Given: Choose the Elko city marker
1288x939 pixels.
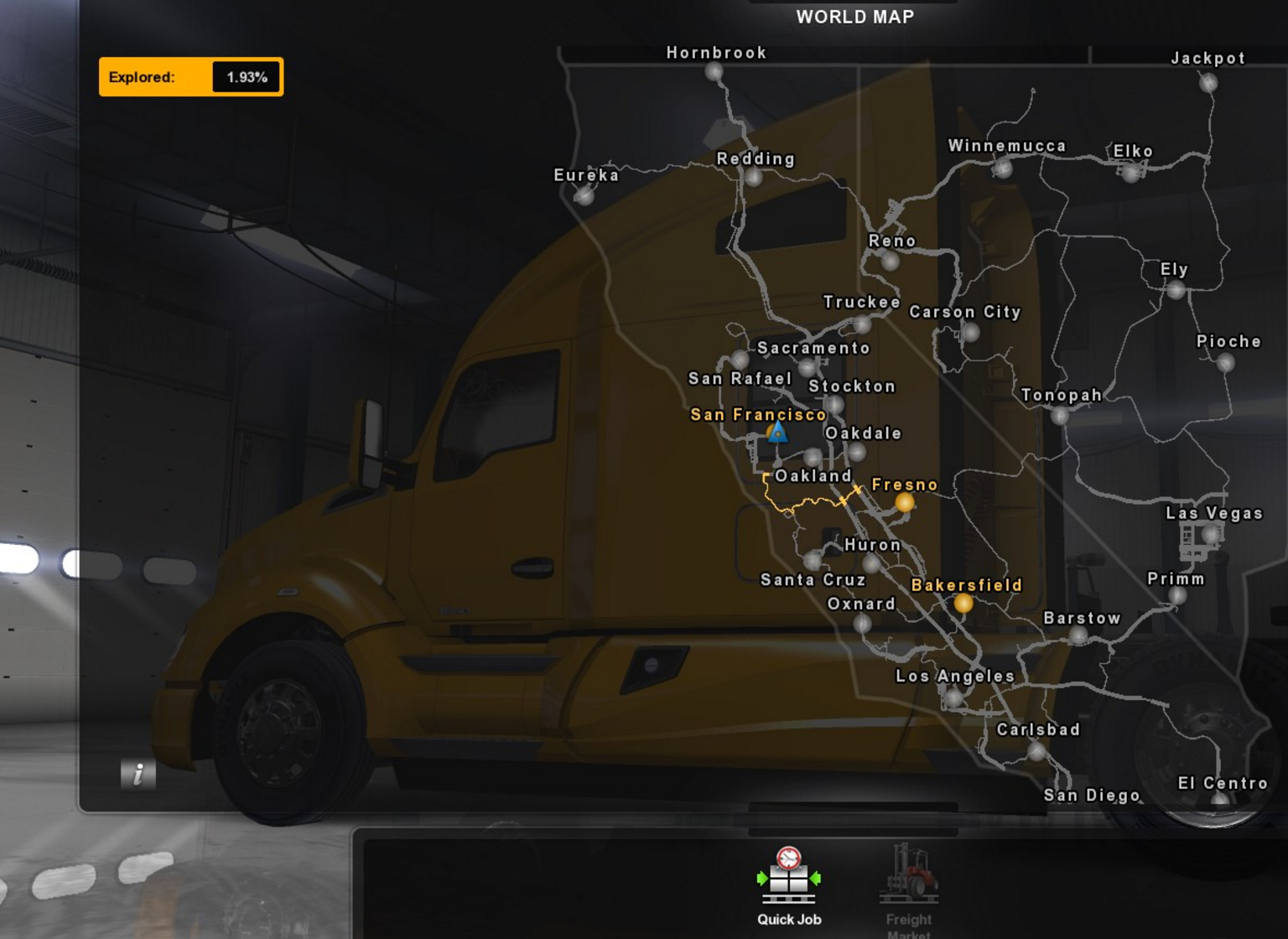Looking at the screenshot, I should click(1131, 172).
